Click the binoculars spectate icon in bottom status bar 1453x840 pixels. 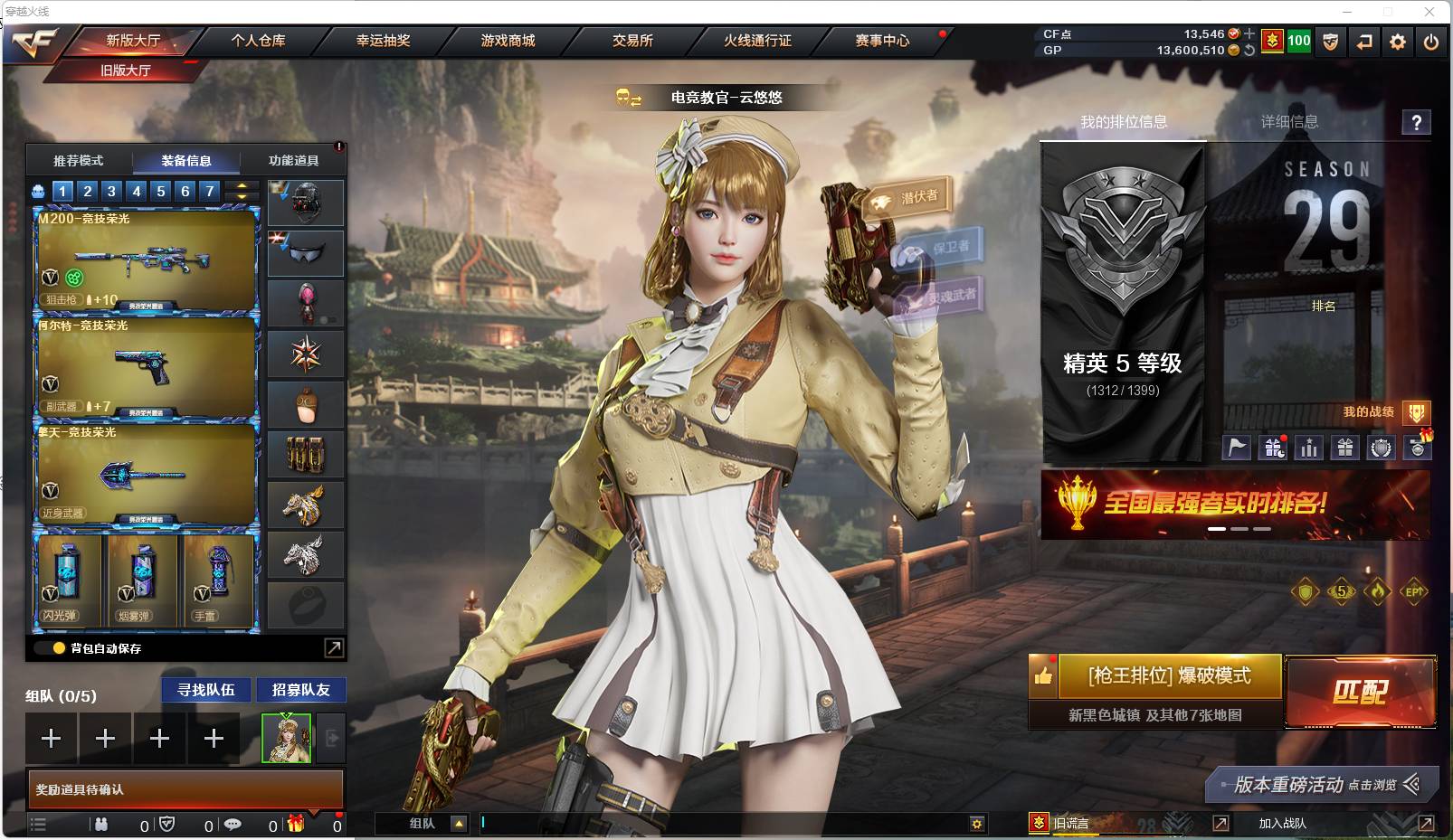click(102, 825)
